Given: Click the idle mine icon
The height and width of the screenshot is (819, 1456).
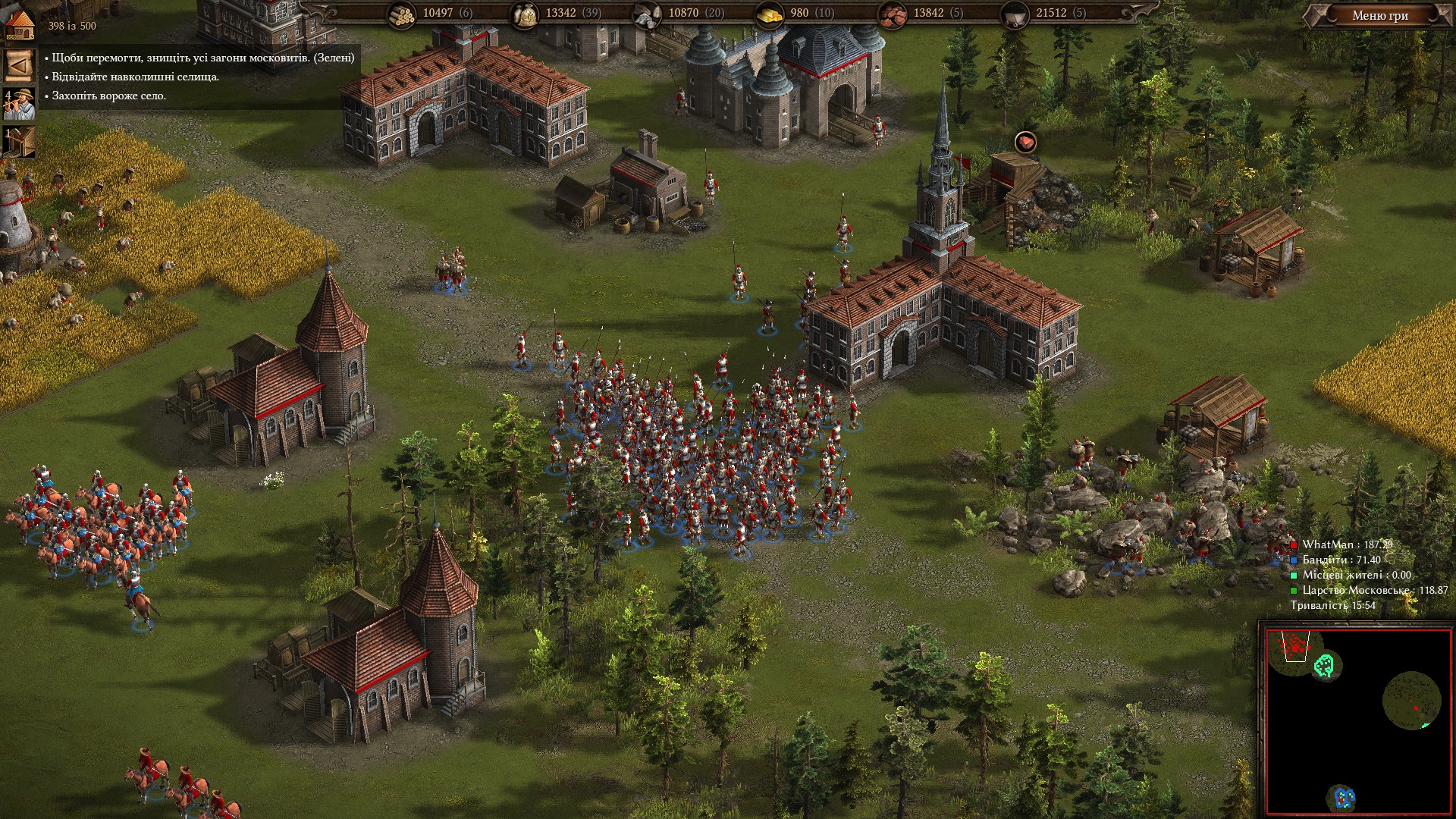Looking at the screenshot, I should (20, 142).
